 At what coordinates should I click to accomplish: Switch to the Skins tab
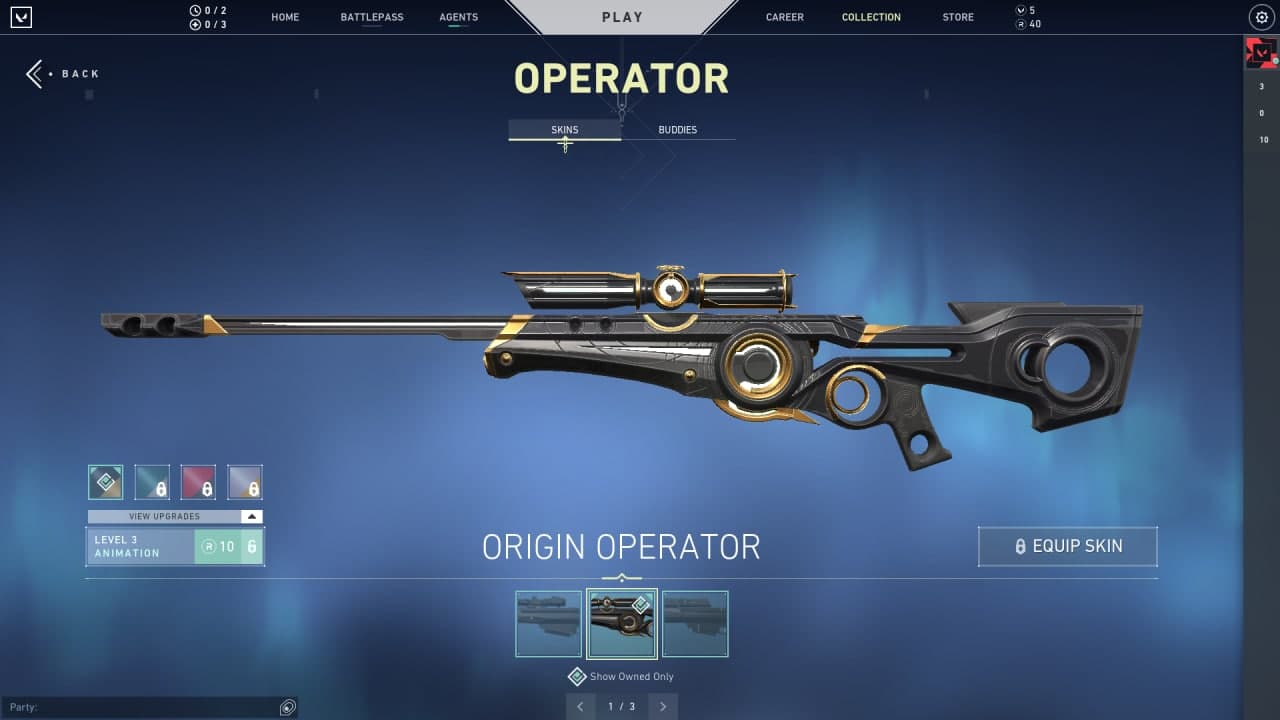tap(565, 130)
